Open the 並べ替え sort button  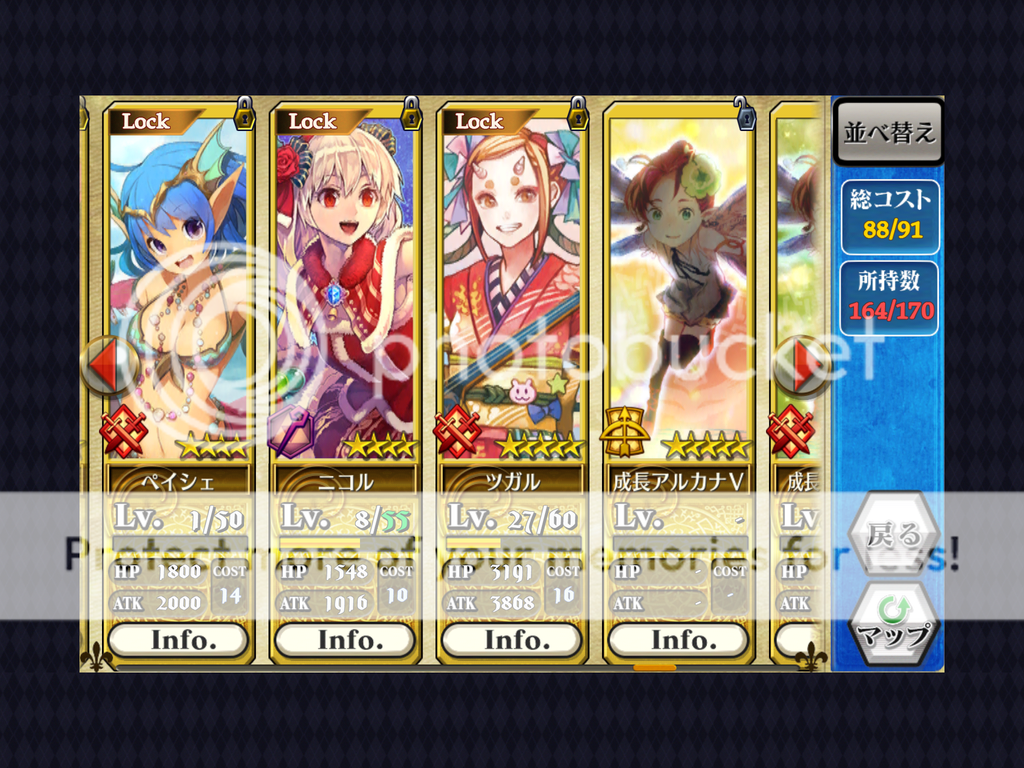pyautogui.click(x=888, y=133)
